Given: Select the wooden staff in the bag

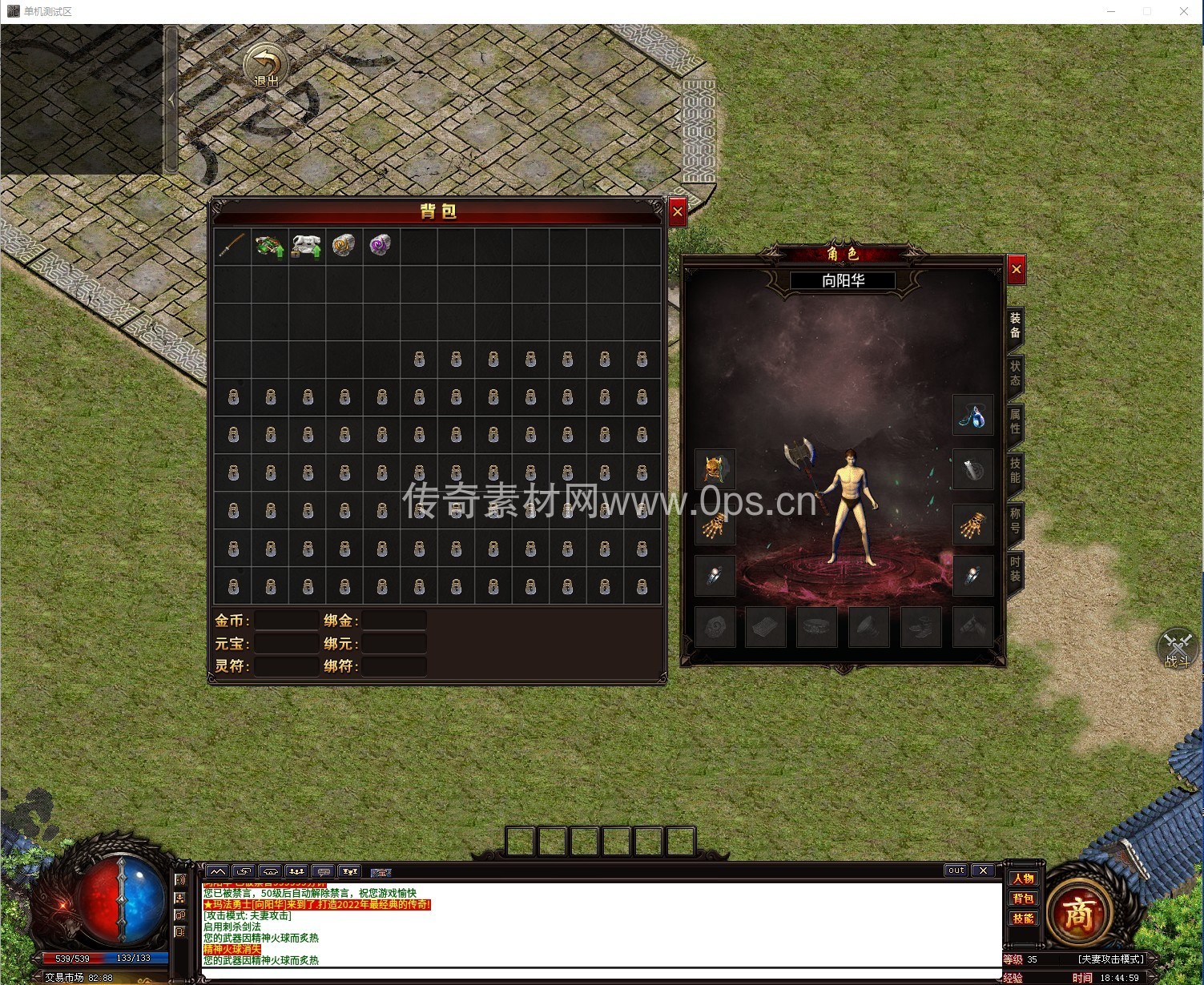Looking at the screenshot, I should coord(232,246).
